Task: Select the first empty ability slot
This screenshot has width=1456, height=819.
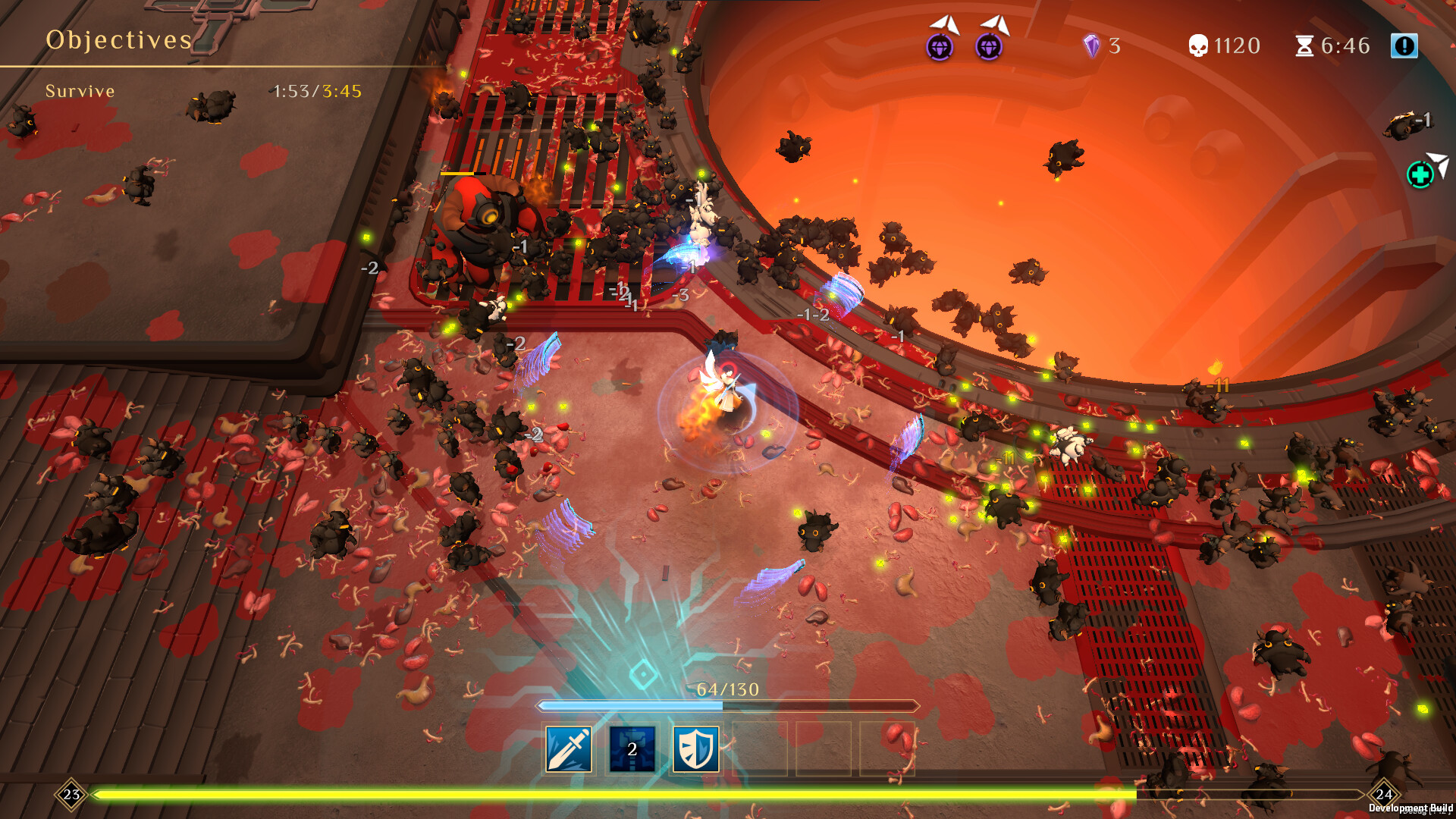Action: point(760,752)
